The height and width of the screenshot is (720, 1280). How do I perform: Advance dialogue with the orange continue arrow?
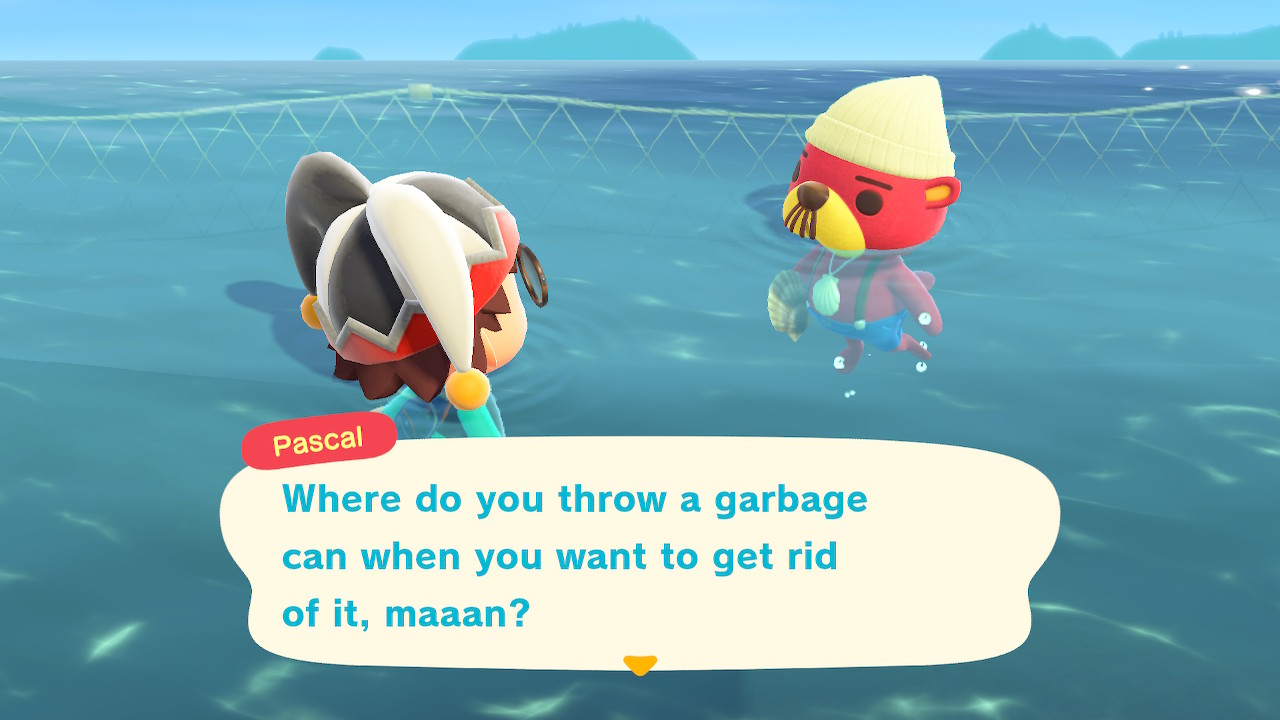639,664
